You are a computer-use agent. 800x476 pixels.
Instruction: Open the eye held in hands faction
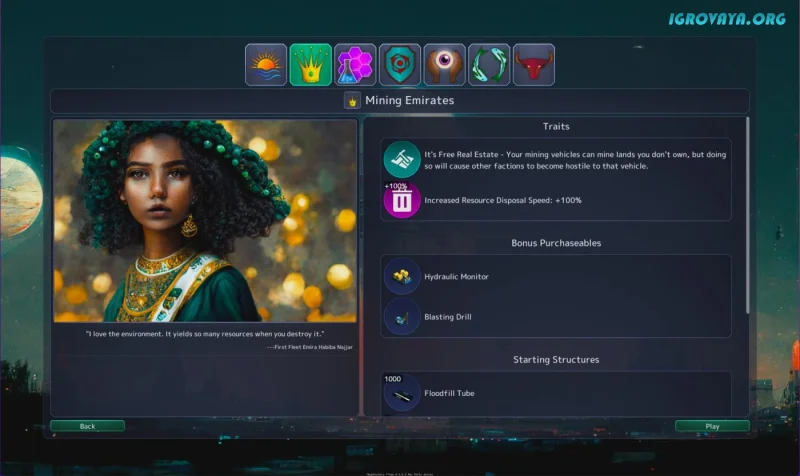(444, 65)
